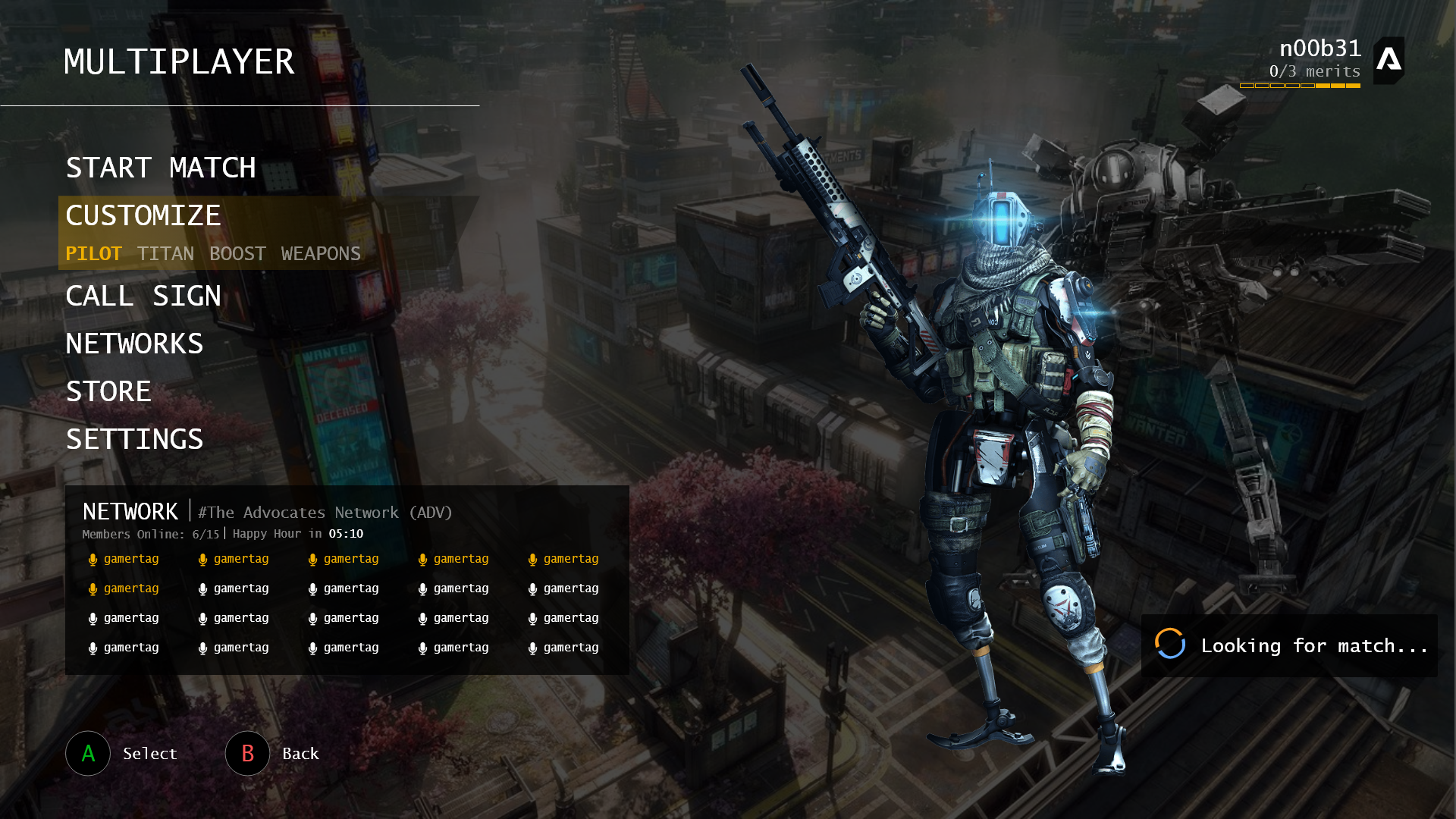Open the BOOST customization option

point(237,254)
